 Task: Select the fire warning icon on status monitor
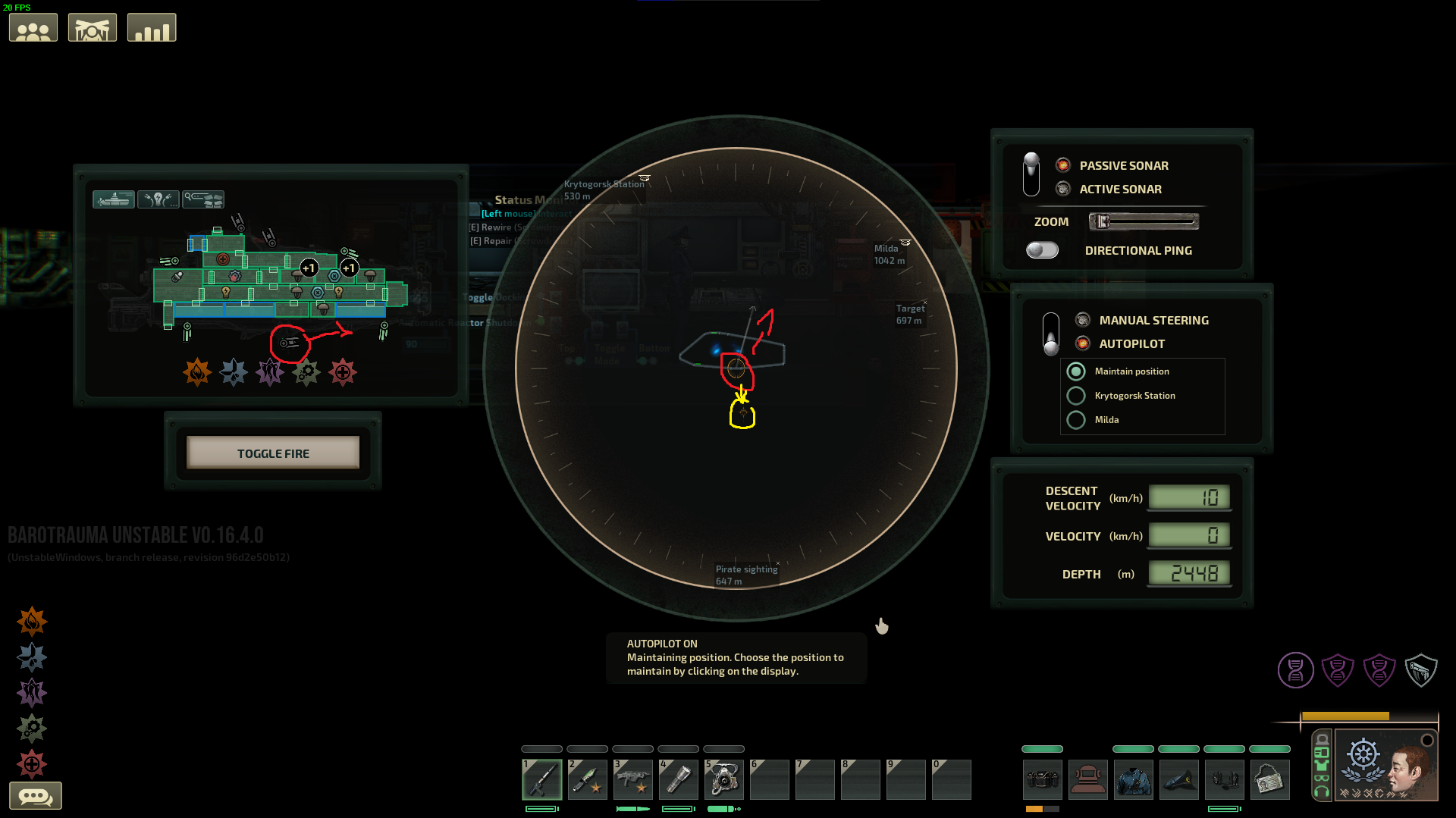coord(198,371)
